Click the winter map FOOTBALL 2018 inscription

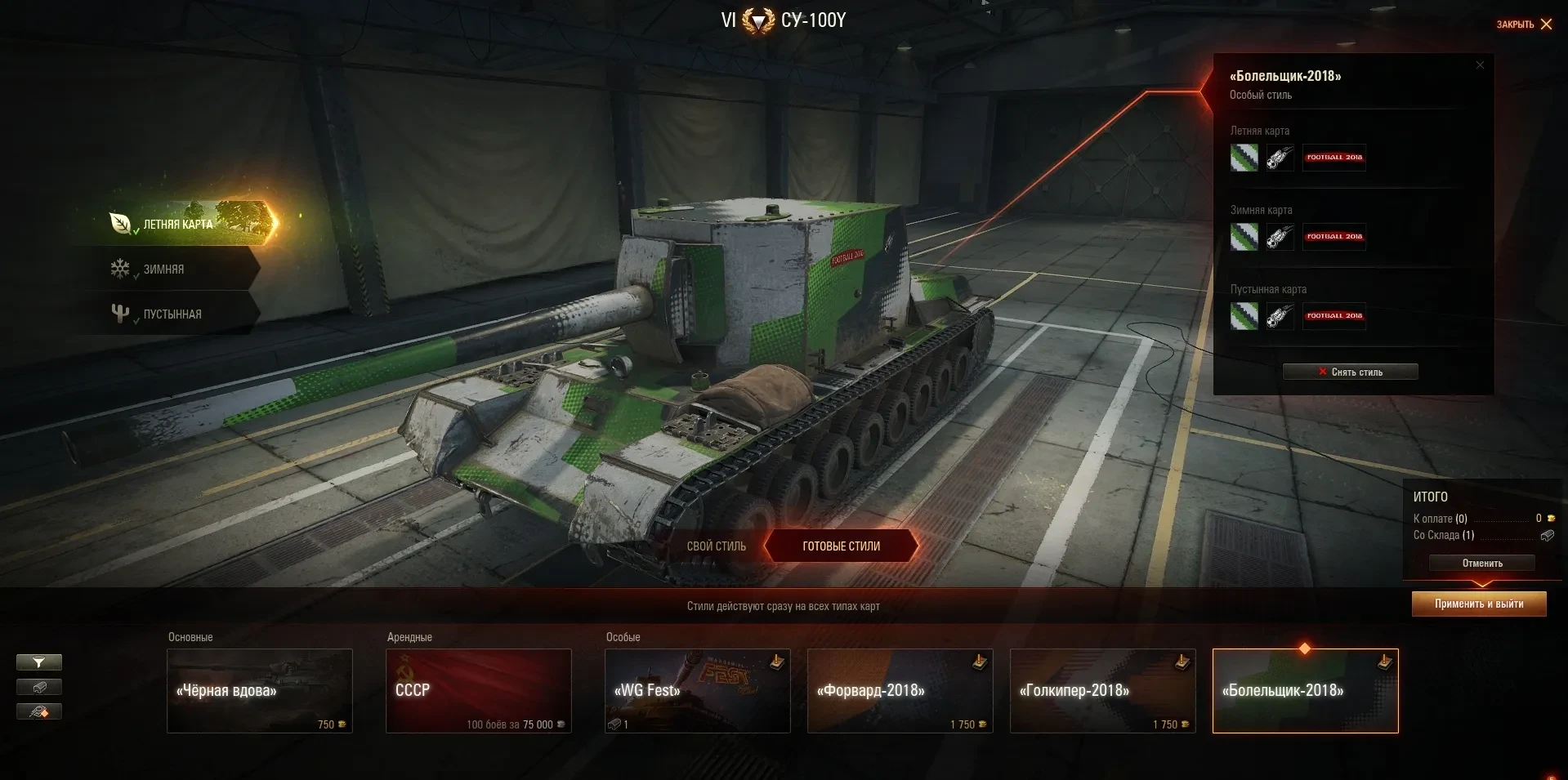coord(1334,237)
